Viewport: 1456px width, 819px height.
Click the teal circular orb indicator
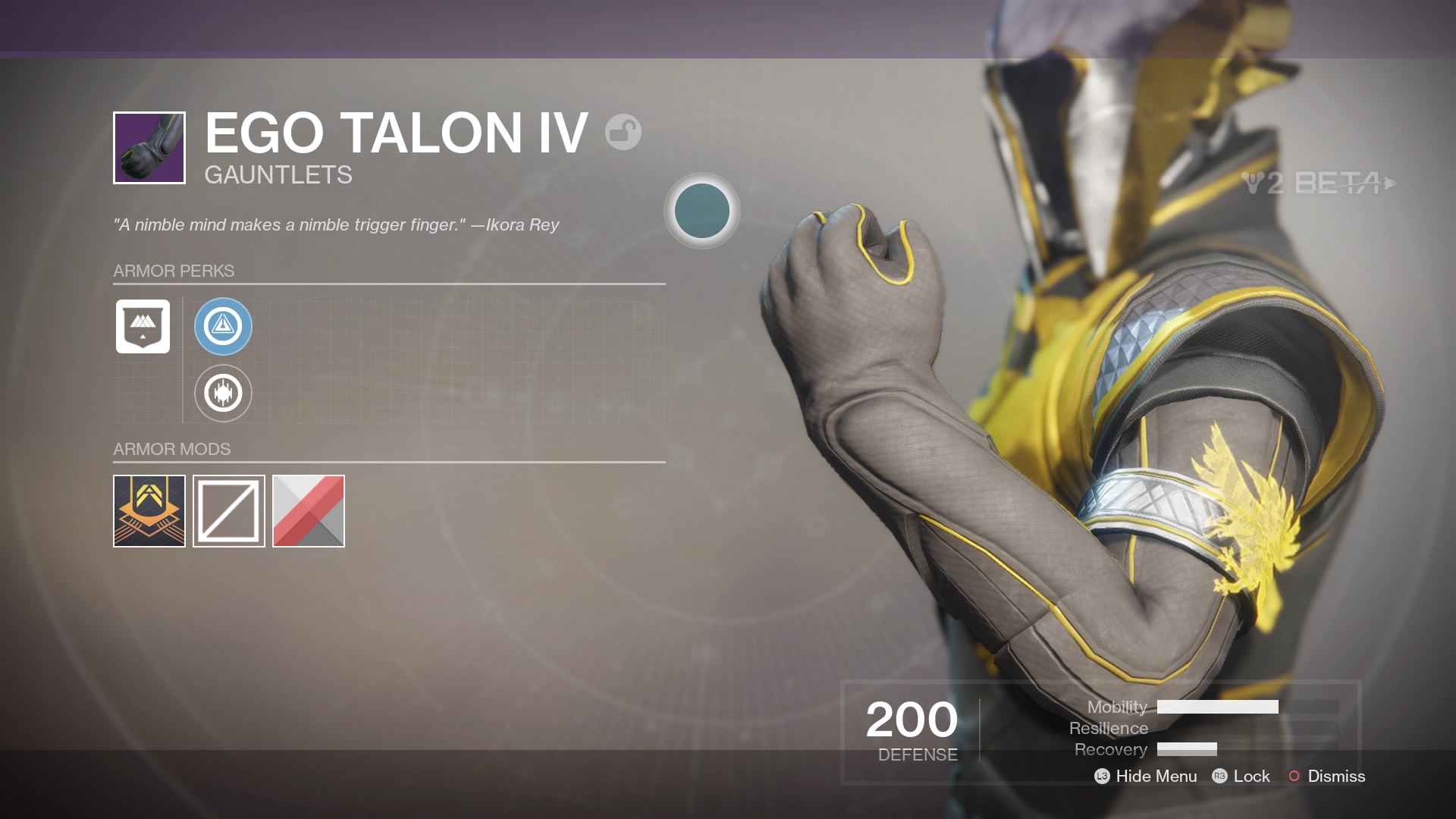tap(701, 212)
